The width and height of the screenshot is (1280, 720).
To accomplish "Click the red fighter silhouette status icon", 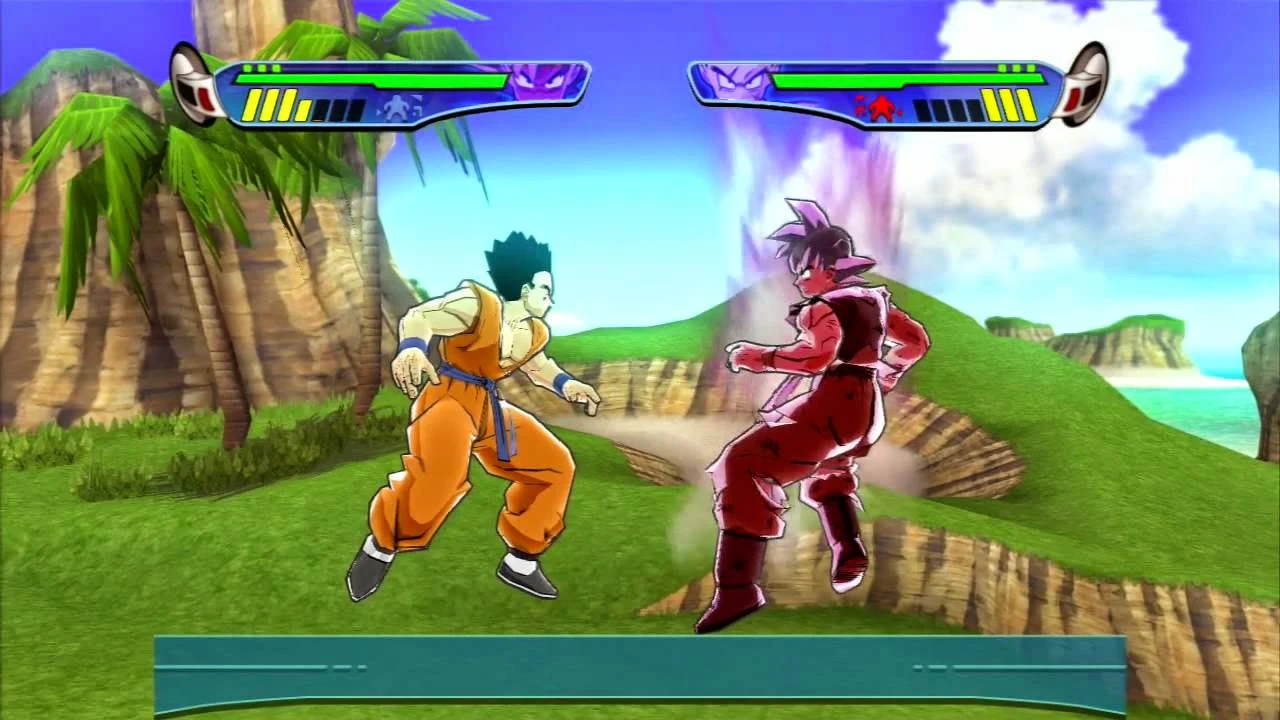I will (x=880, y=107).
